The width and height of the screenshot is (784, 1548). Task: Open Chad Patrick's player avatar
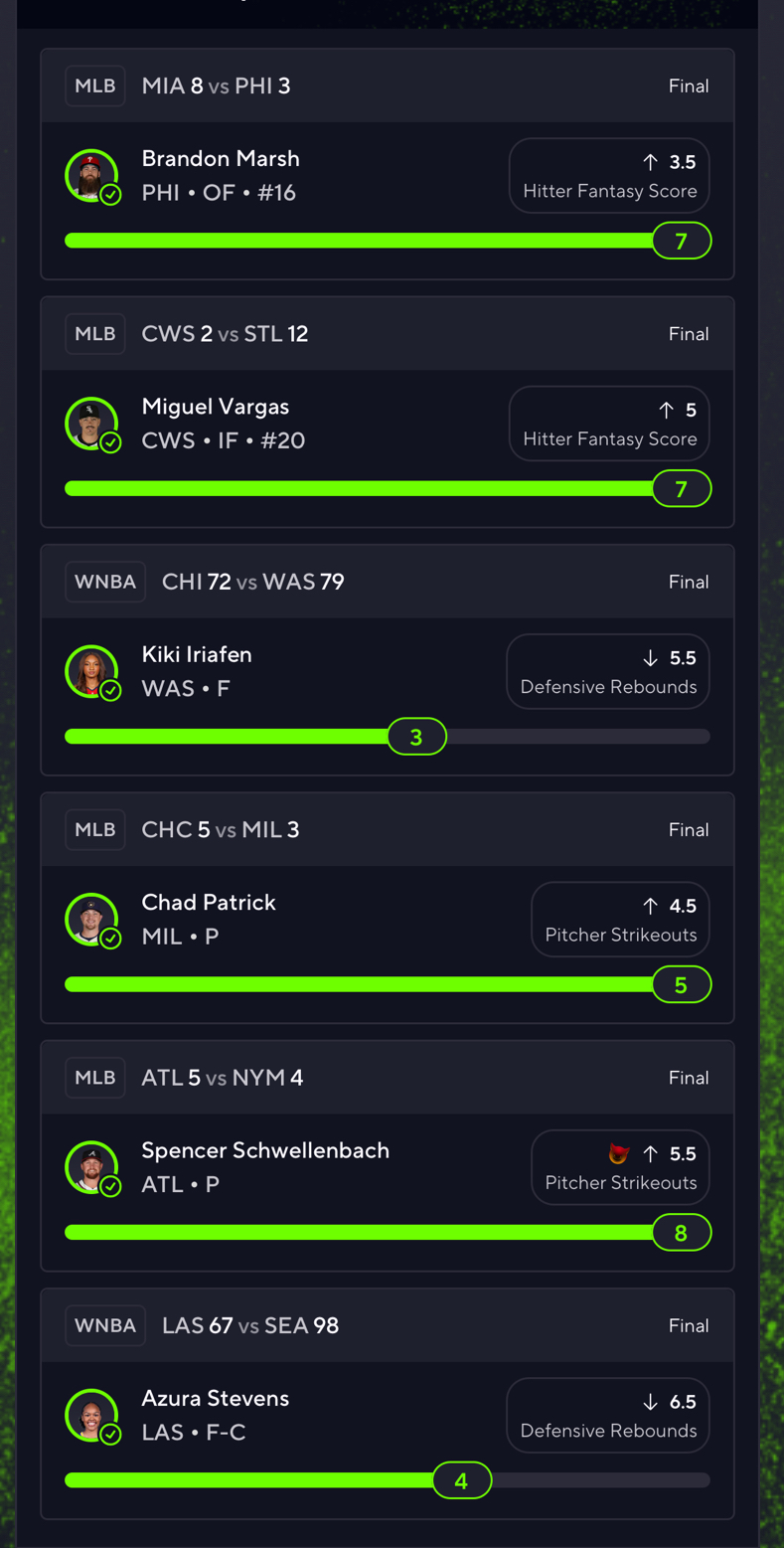[x=90, y=919]
